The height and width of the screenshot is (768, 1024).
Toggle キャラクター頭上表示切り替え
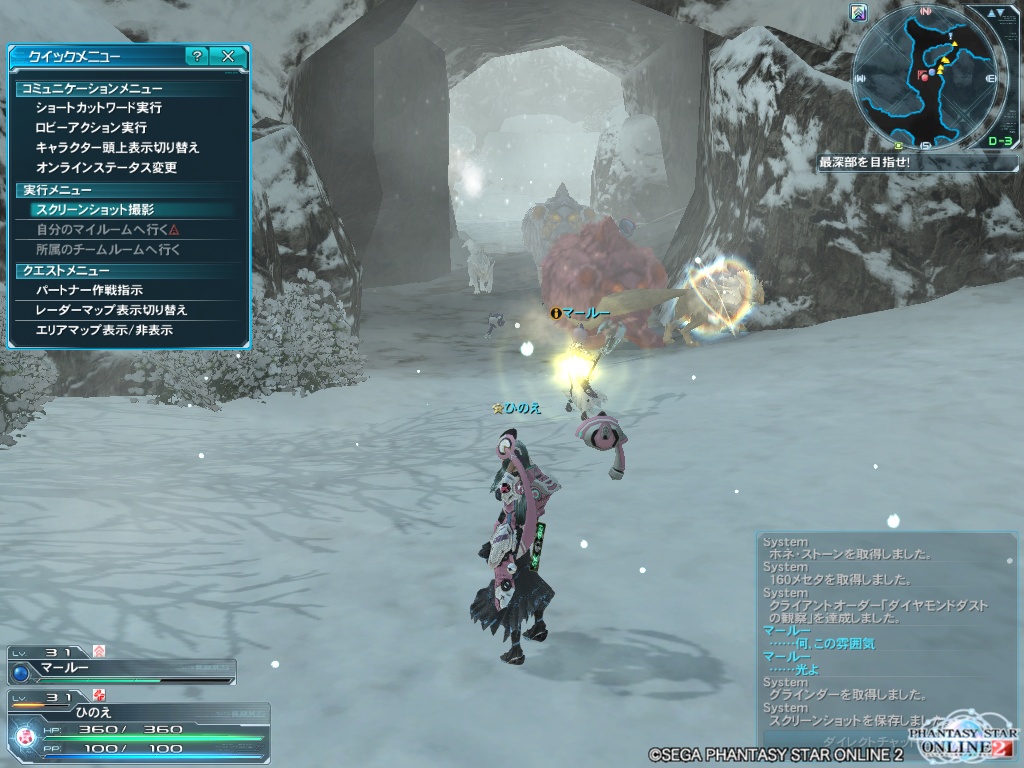(x=117, y=147)
